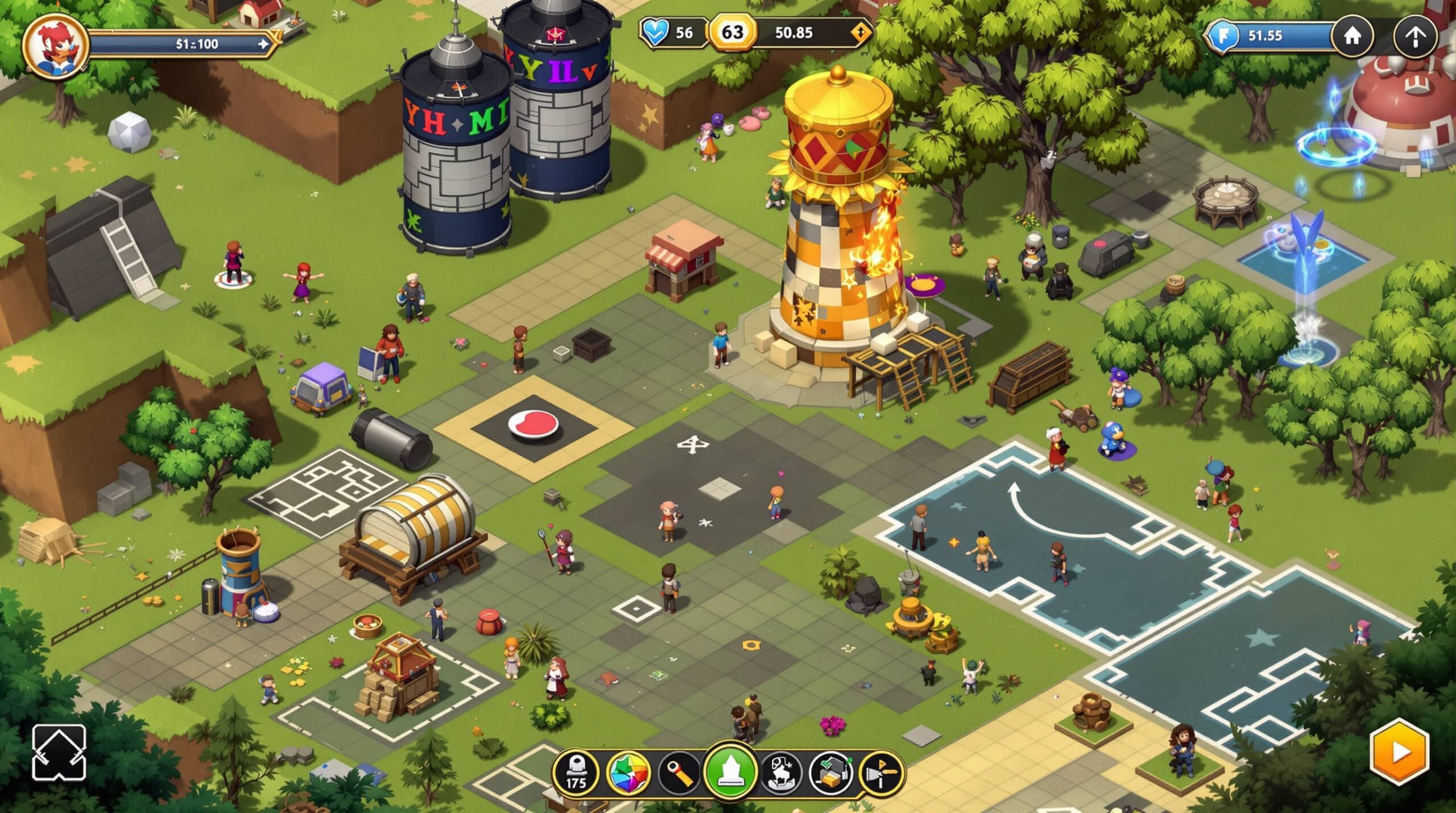
Task: Select the tower unit costing 175
Action: pyautogui.click(x=576, y=773)
